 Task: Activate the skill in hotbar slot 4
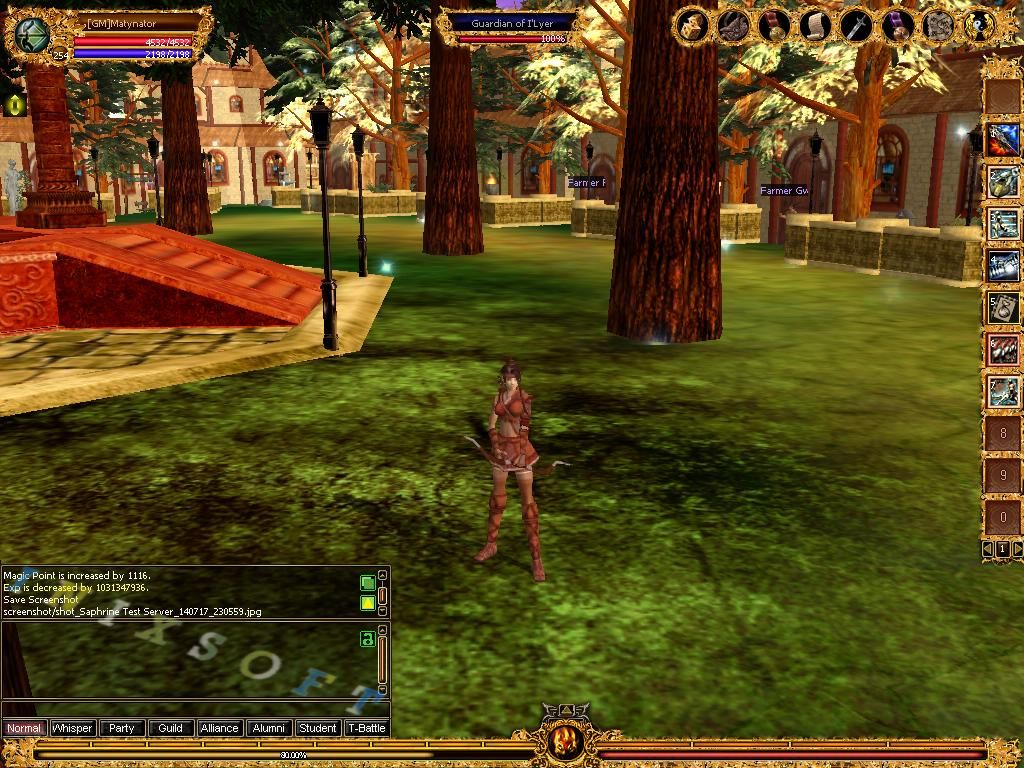[x=1002, y=265]
